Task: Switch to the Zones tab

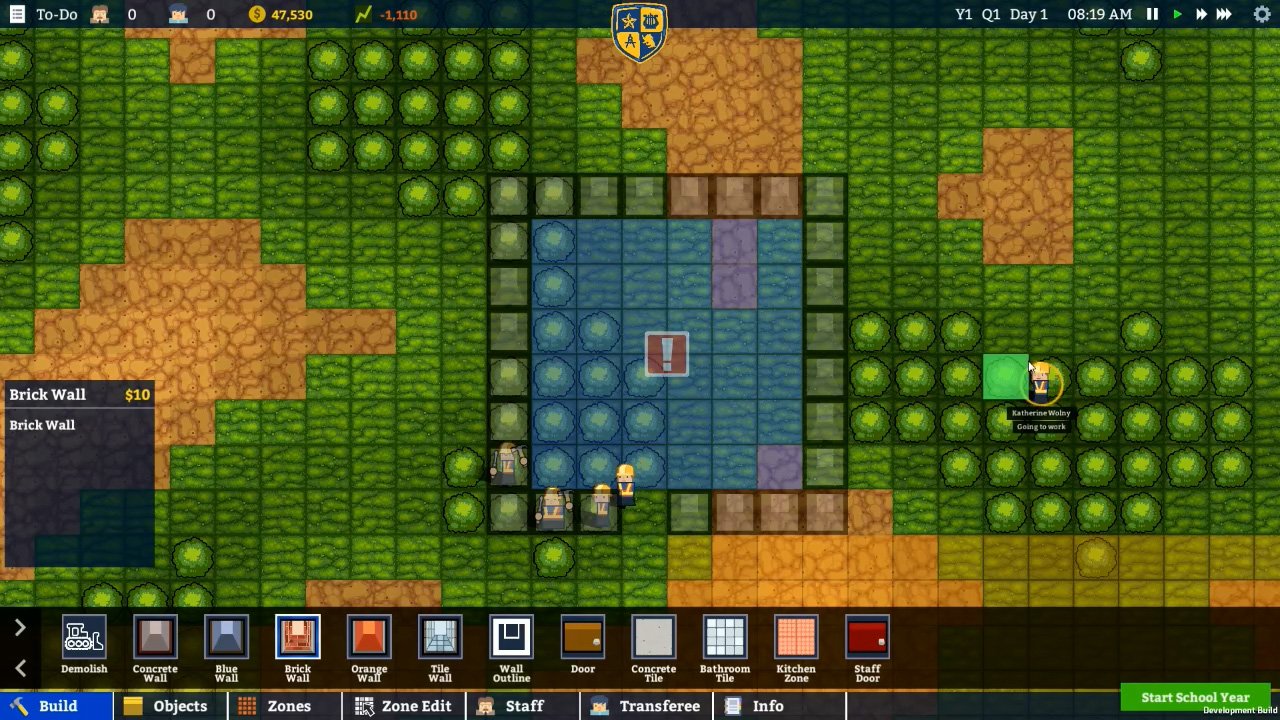Action: click(x=286, y=706)
